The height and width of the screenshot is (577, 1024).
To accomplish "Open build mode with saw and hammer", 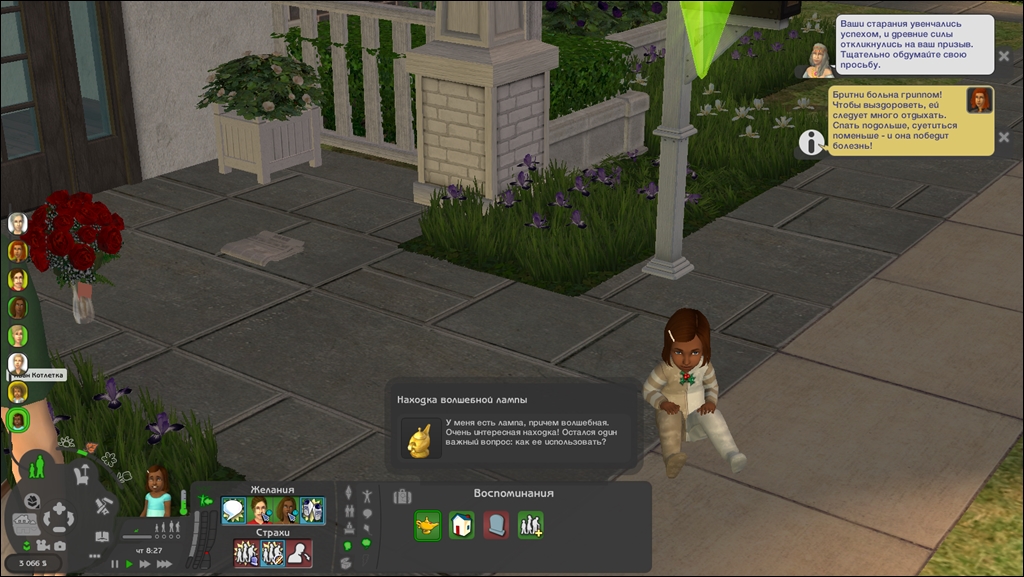I will coord(103,507).
